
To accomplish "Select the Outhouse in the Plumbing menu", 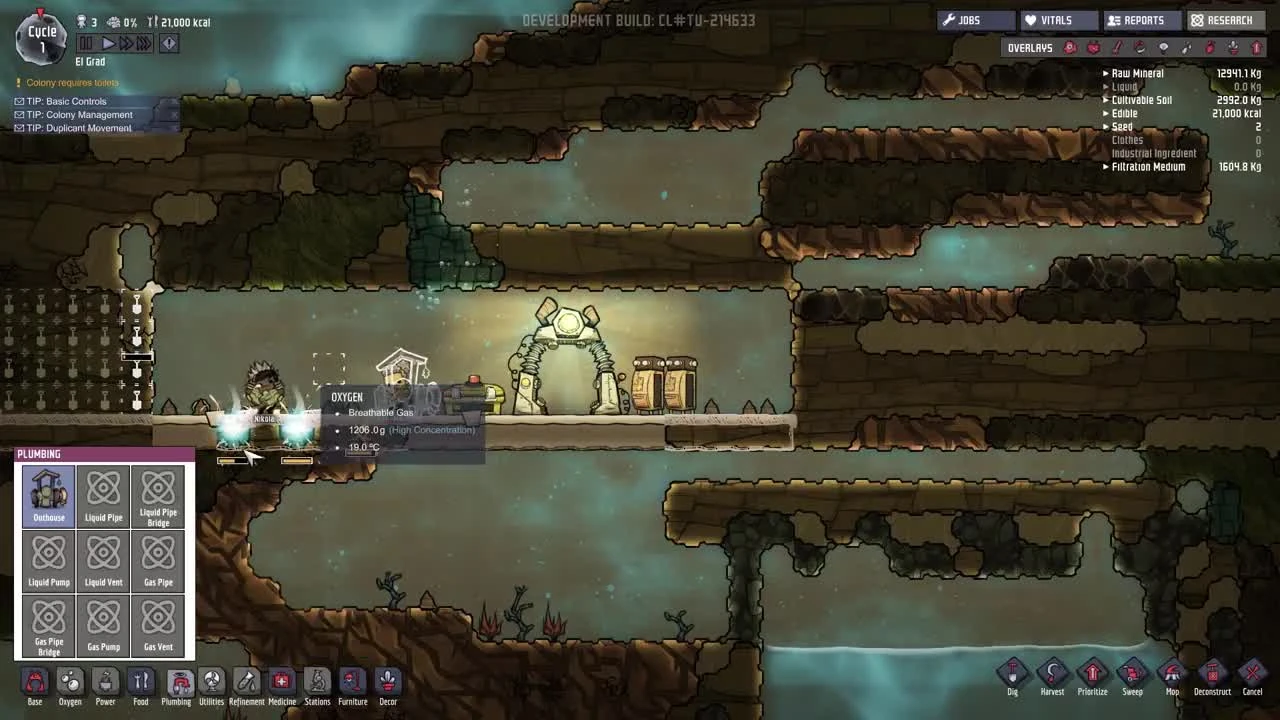I will (x=48, y=497).
